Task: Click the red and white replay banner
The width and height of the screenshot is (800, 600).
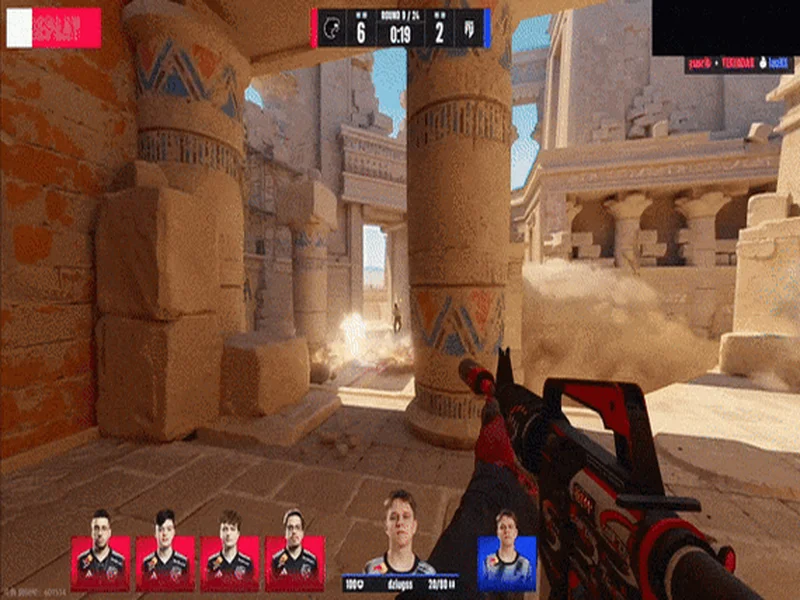Action: (x=53, y=28)
